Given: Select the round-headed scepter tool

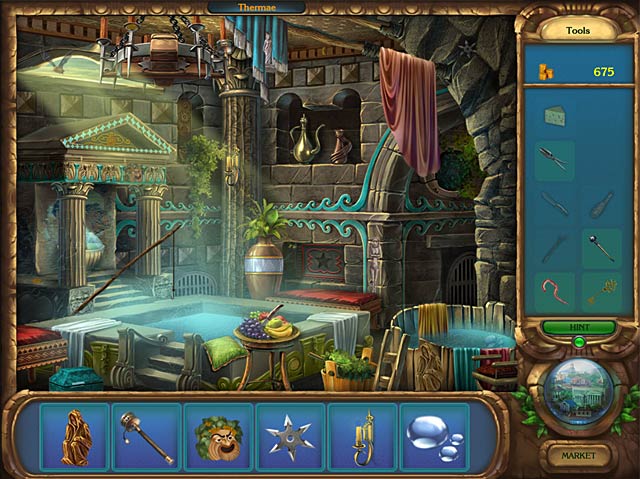Looking at the screenshot, I should (603, 246).
